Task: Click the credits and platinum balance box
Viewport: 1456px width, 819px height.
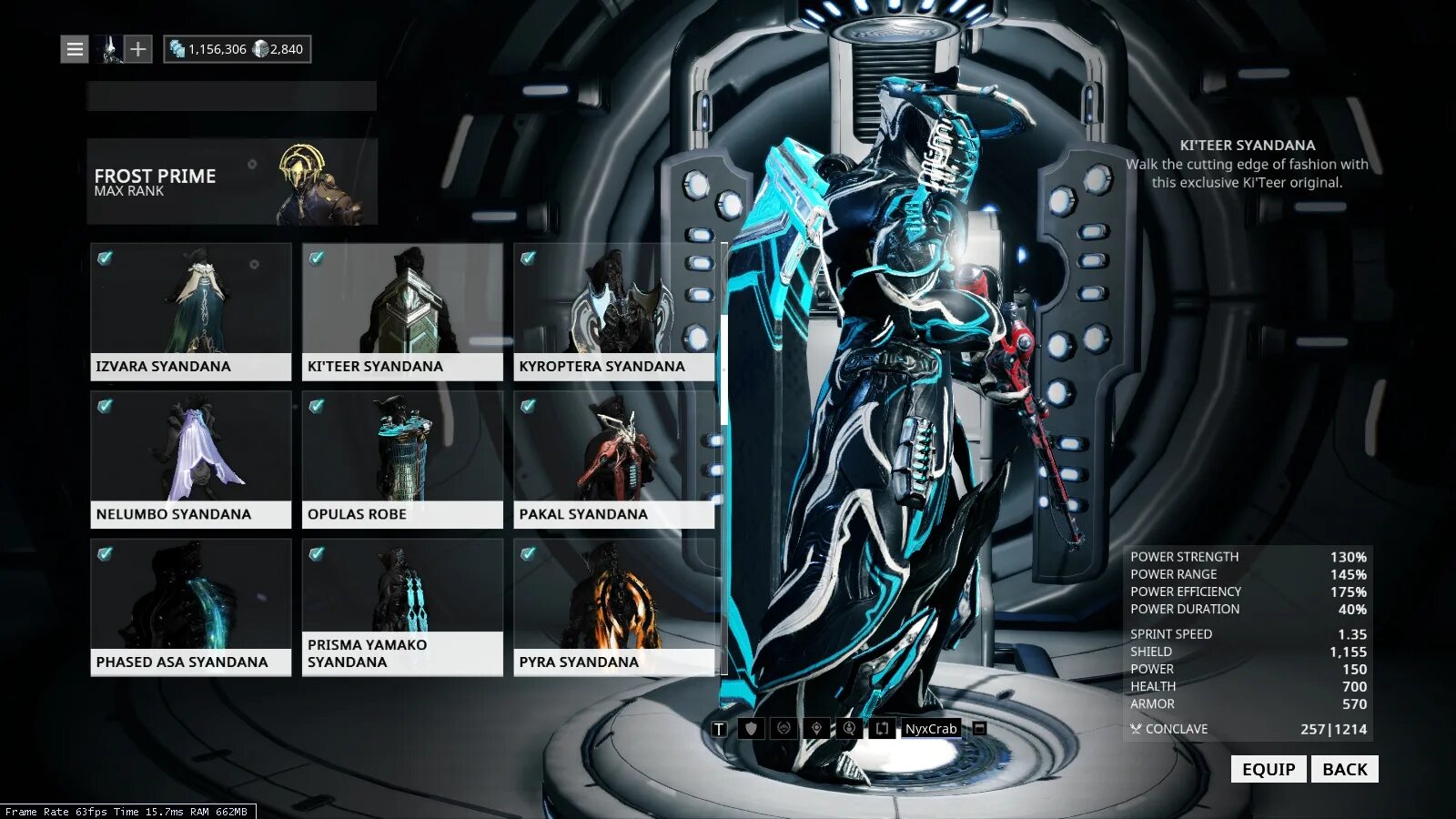Action: tap(238, 49)
